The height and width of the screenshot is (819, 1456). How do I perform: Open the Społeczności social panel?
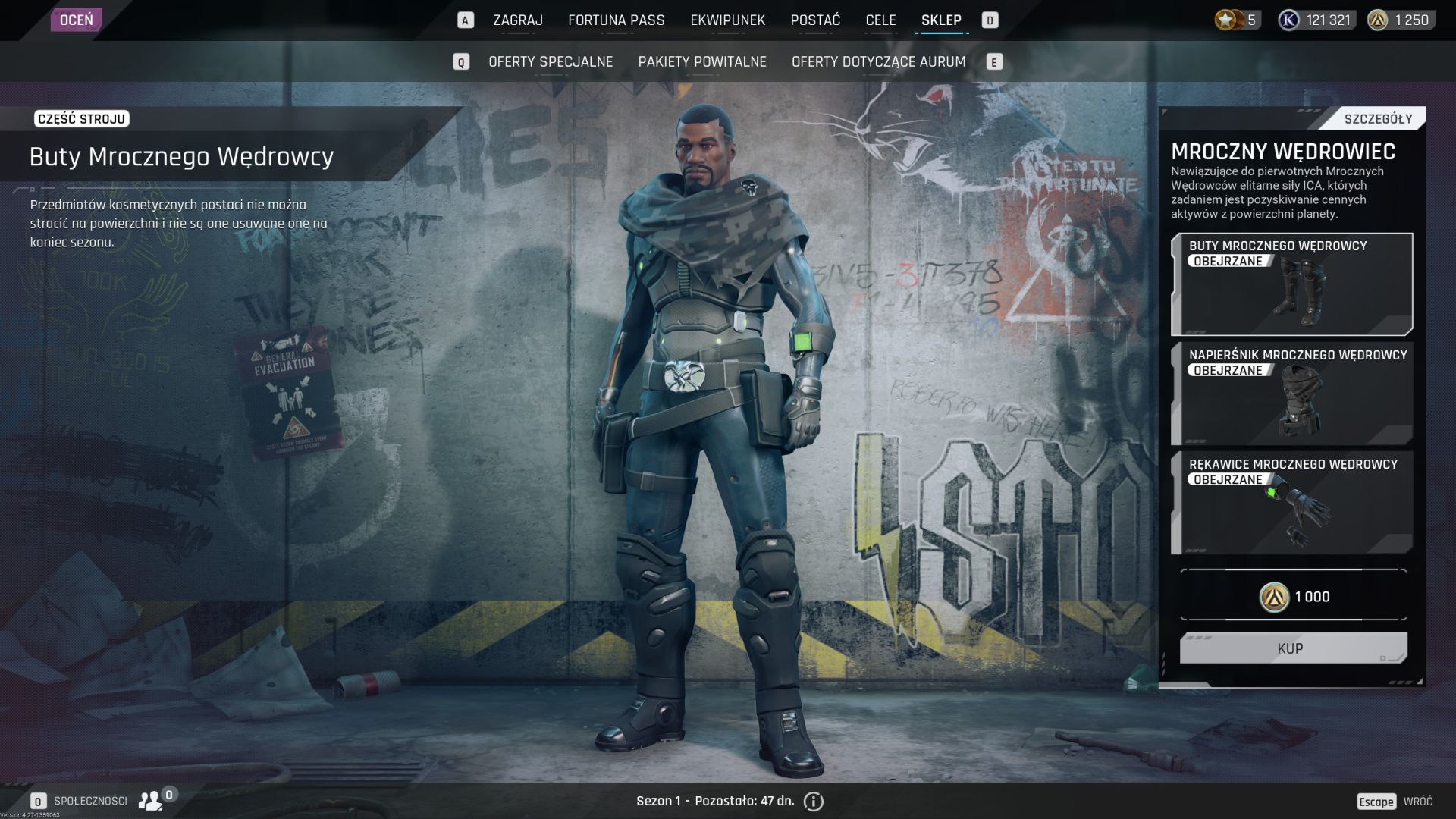pos(90,801)
